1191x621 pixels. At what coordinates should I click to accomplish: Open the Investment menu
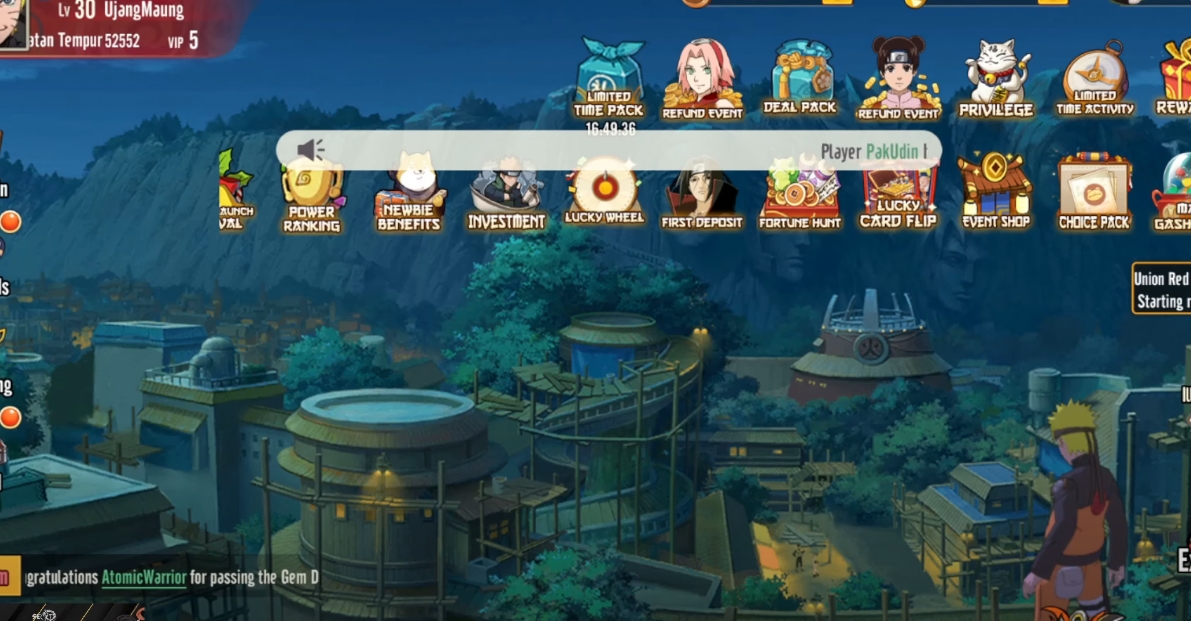(x=506, y=195)
